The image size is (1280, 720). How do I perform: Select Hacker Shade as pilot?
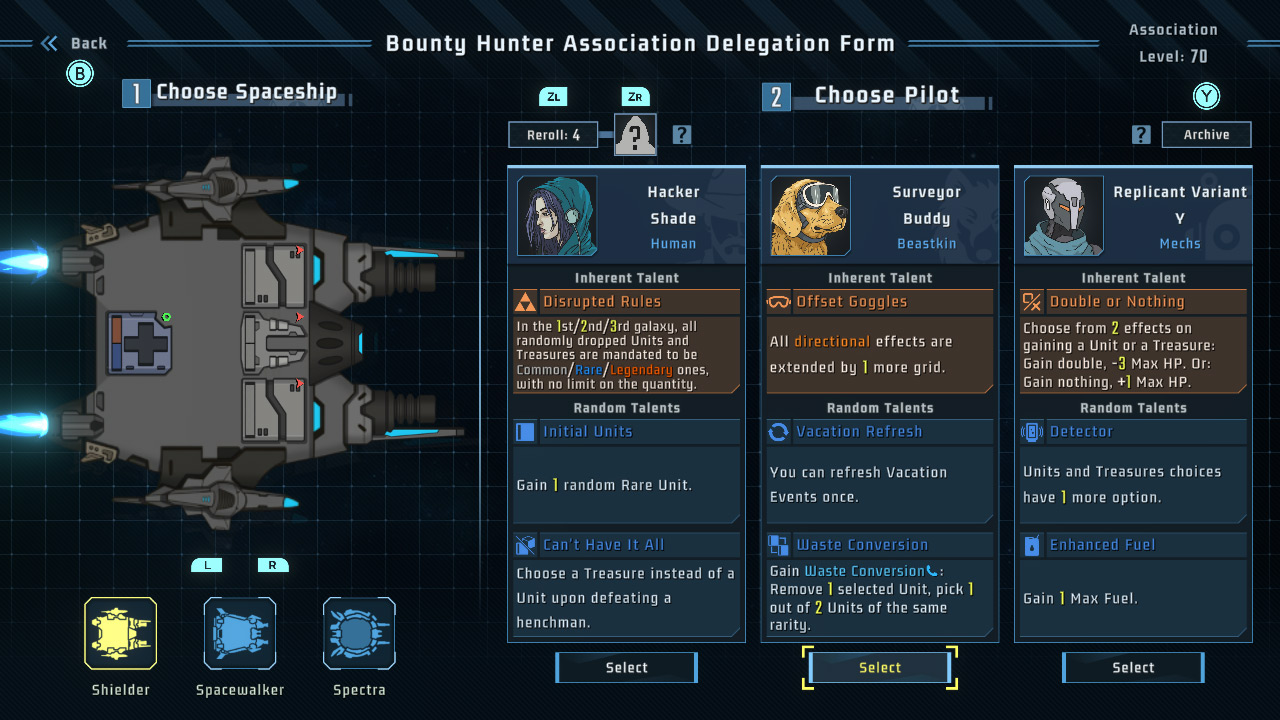pyautogui.click(x=626, y=667)
